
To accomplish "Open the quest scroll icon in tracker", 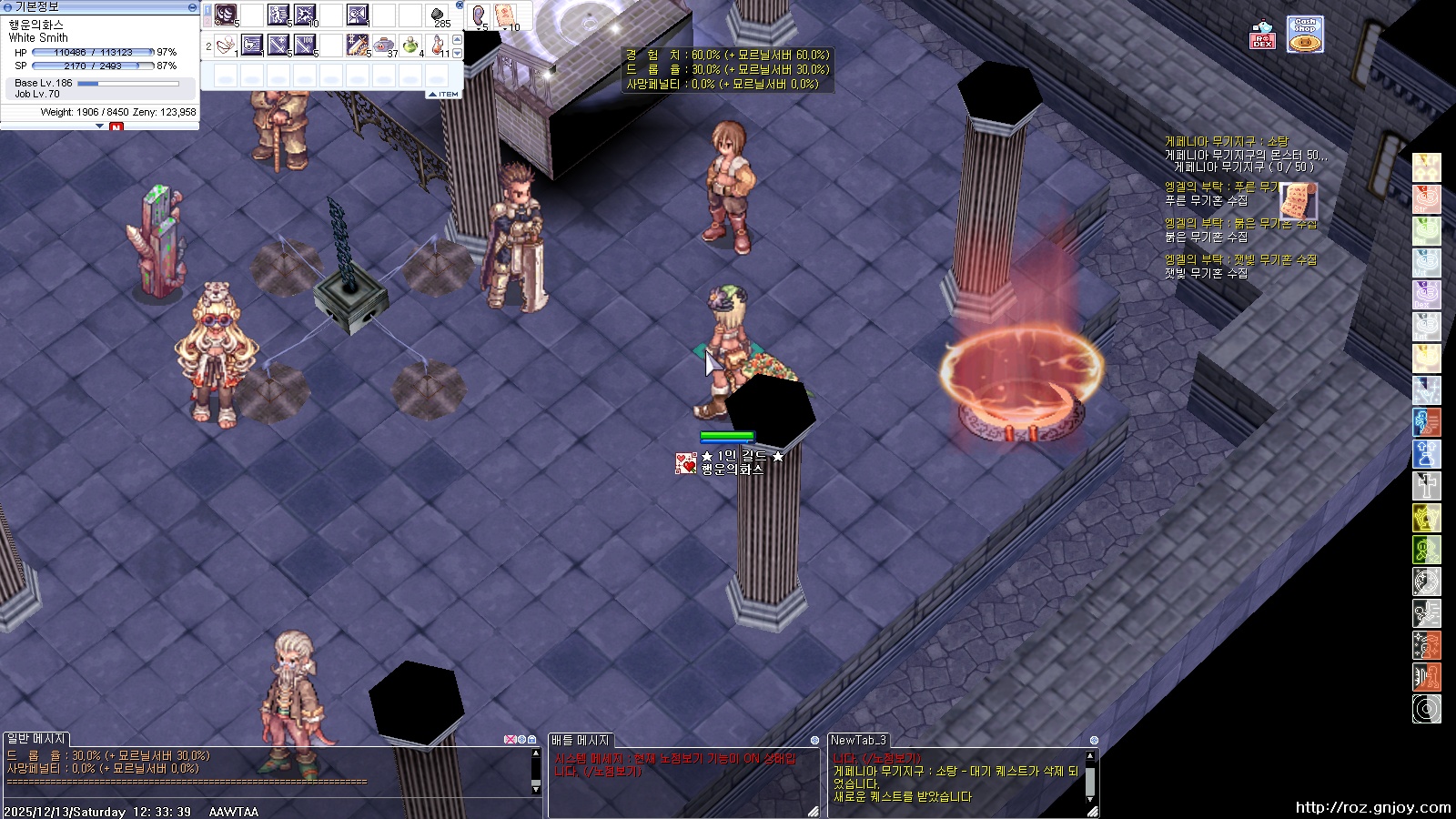I will (1298, 200).
